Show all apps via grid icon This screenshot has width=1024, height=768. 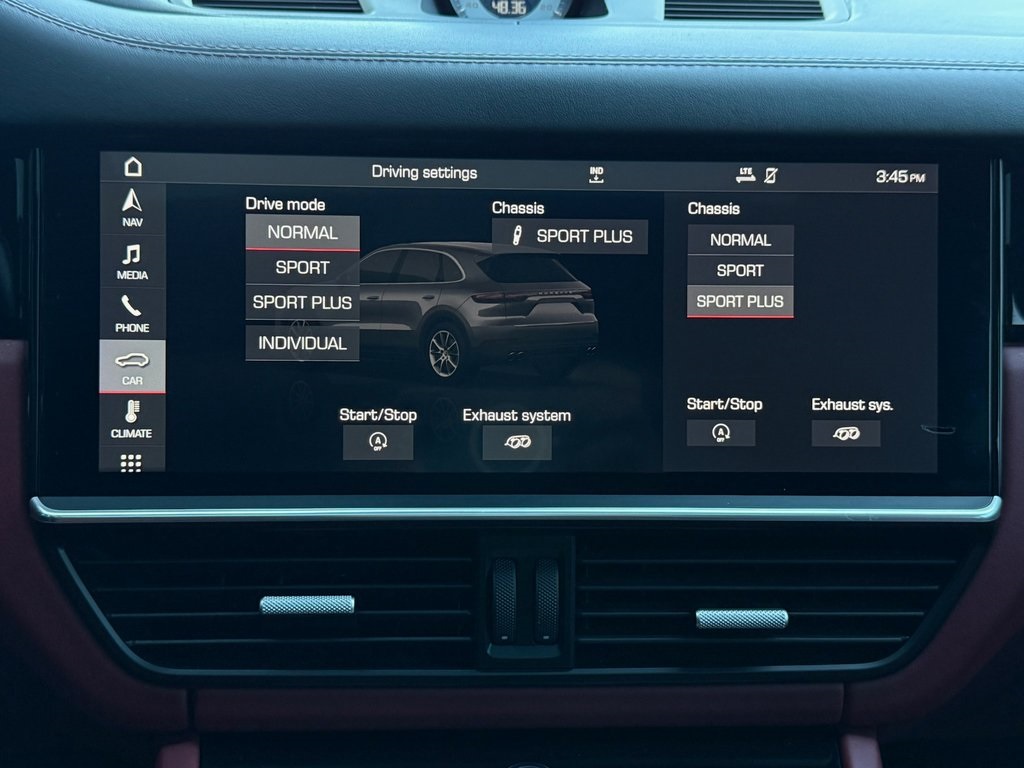(132, 462)
